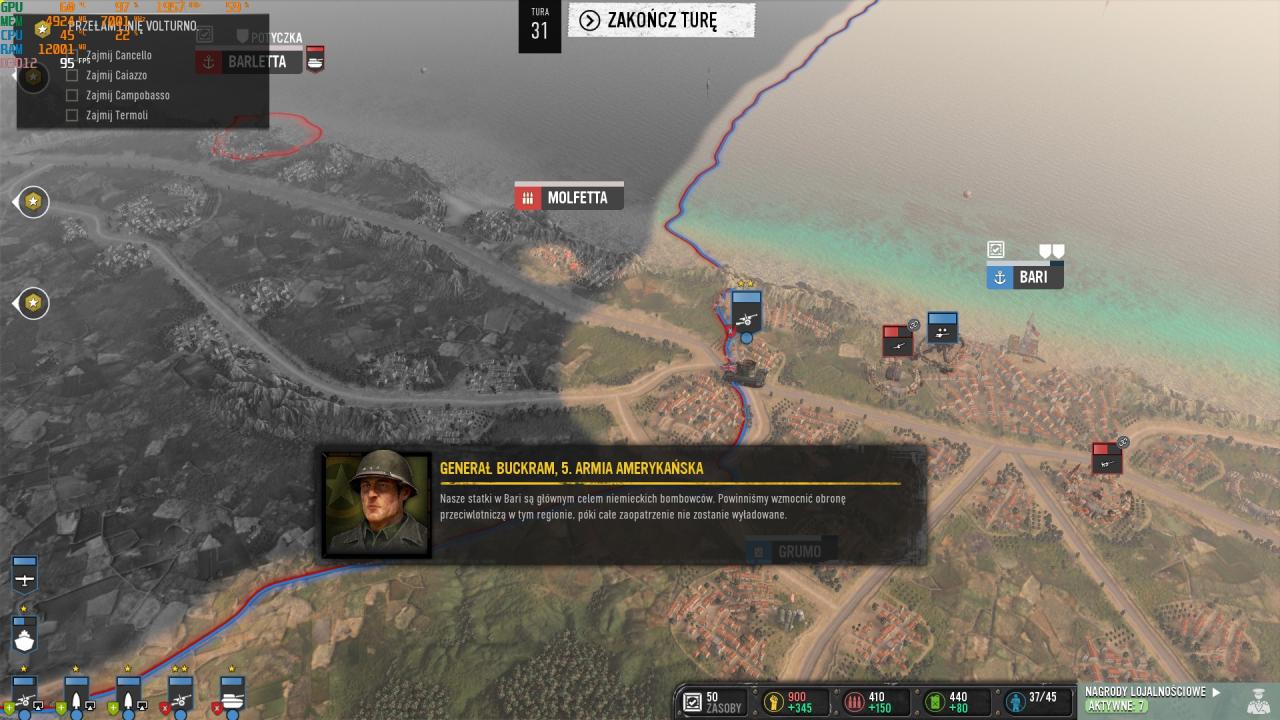Click the Zajmij Campobasso objective
This screenshot has height=720, width=1280.
(127, 95)
